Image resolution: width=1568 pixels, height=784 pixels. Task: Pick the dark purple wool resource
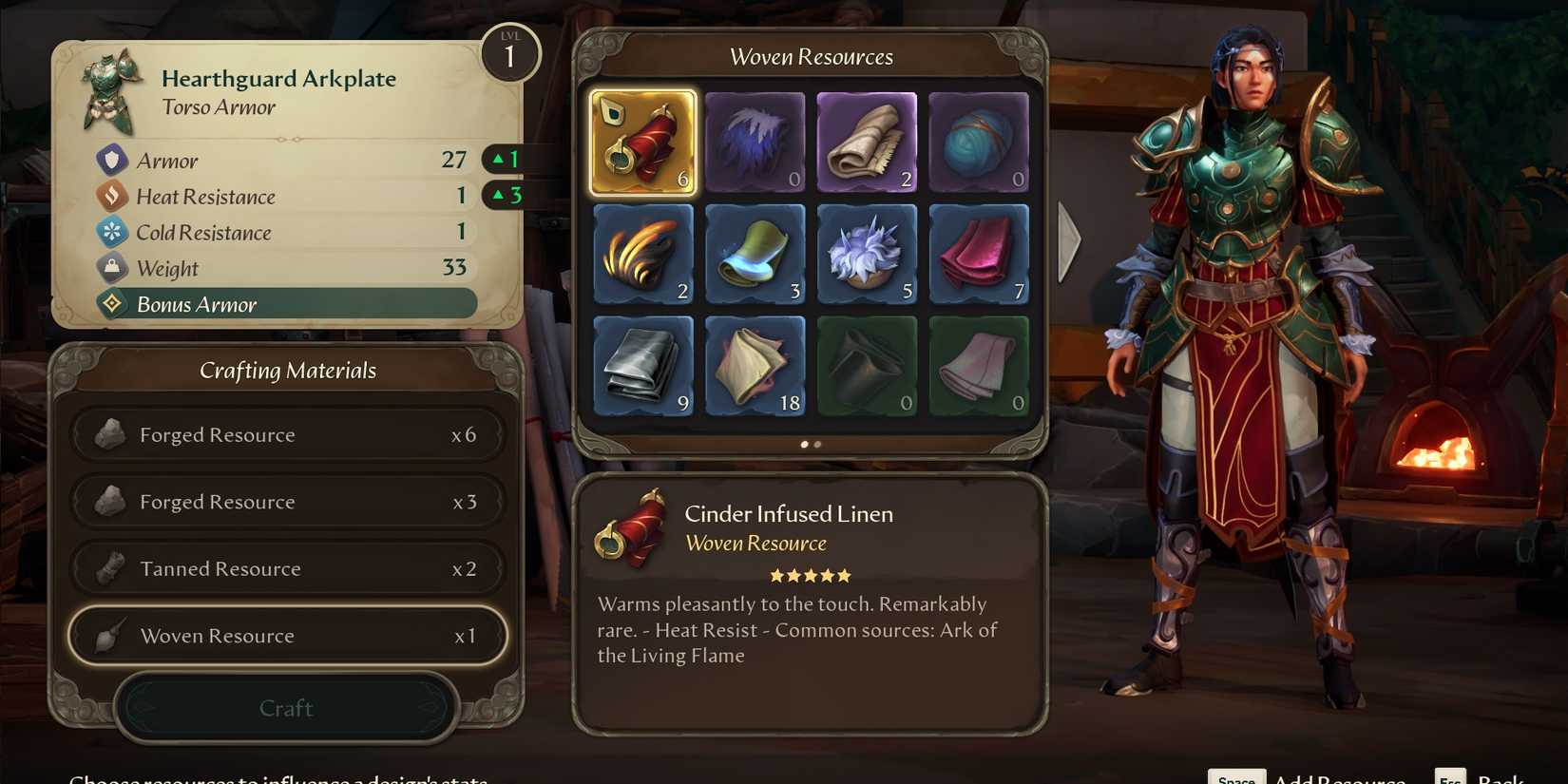[x=755, y=143]
